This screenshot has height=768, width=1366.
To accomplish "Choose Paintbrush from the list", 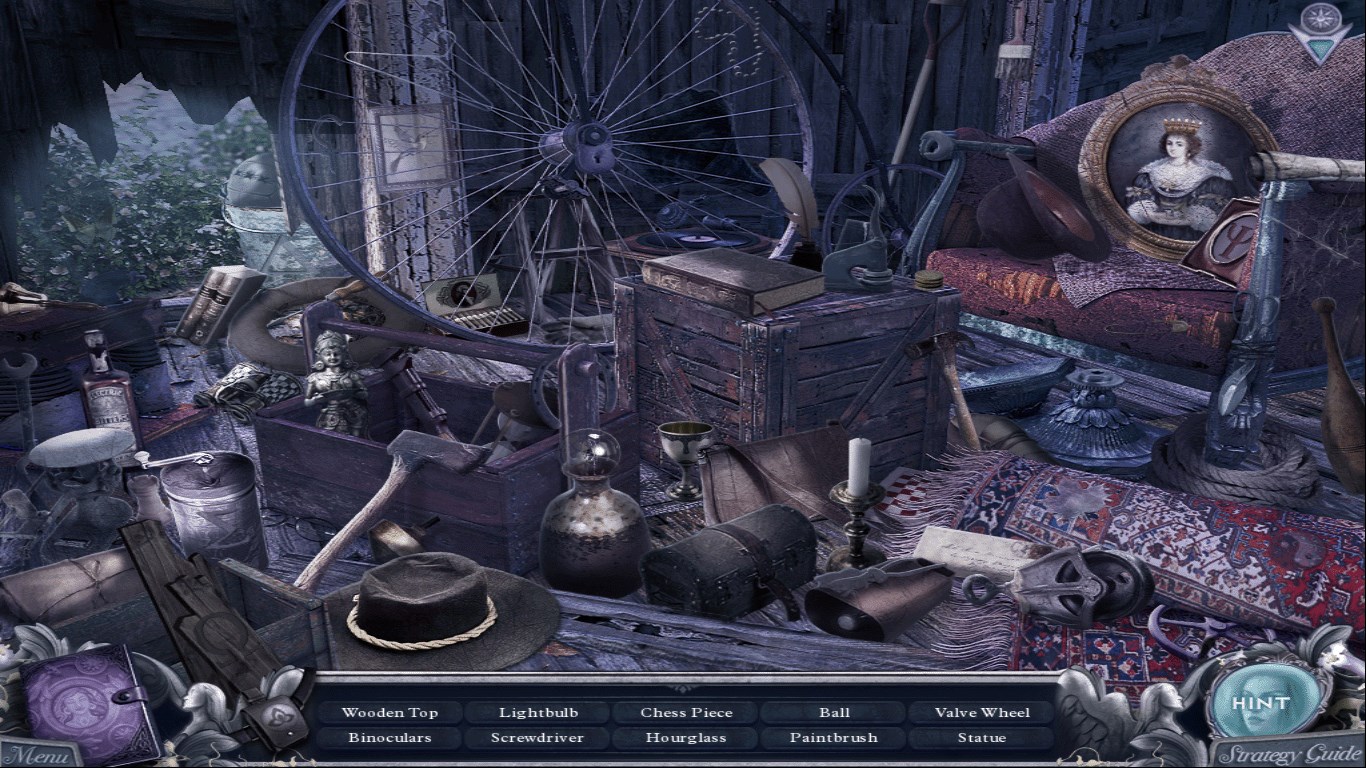I will tap(834, 738).
